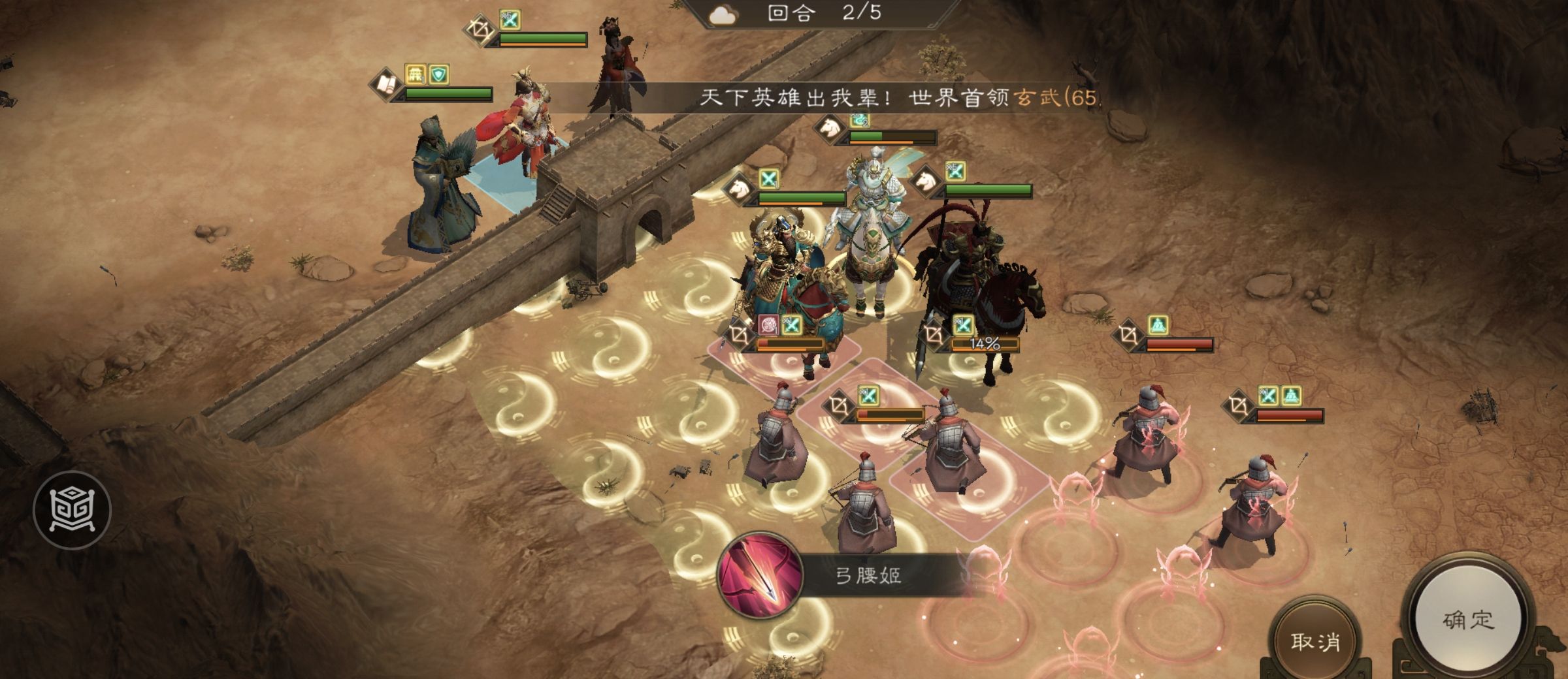Confirm the action with the 确定 button

tap(1467, 620)
